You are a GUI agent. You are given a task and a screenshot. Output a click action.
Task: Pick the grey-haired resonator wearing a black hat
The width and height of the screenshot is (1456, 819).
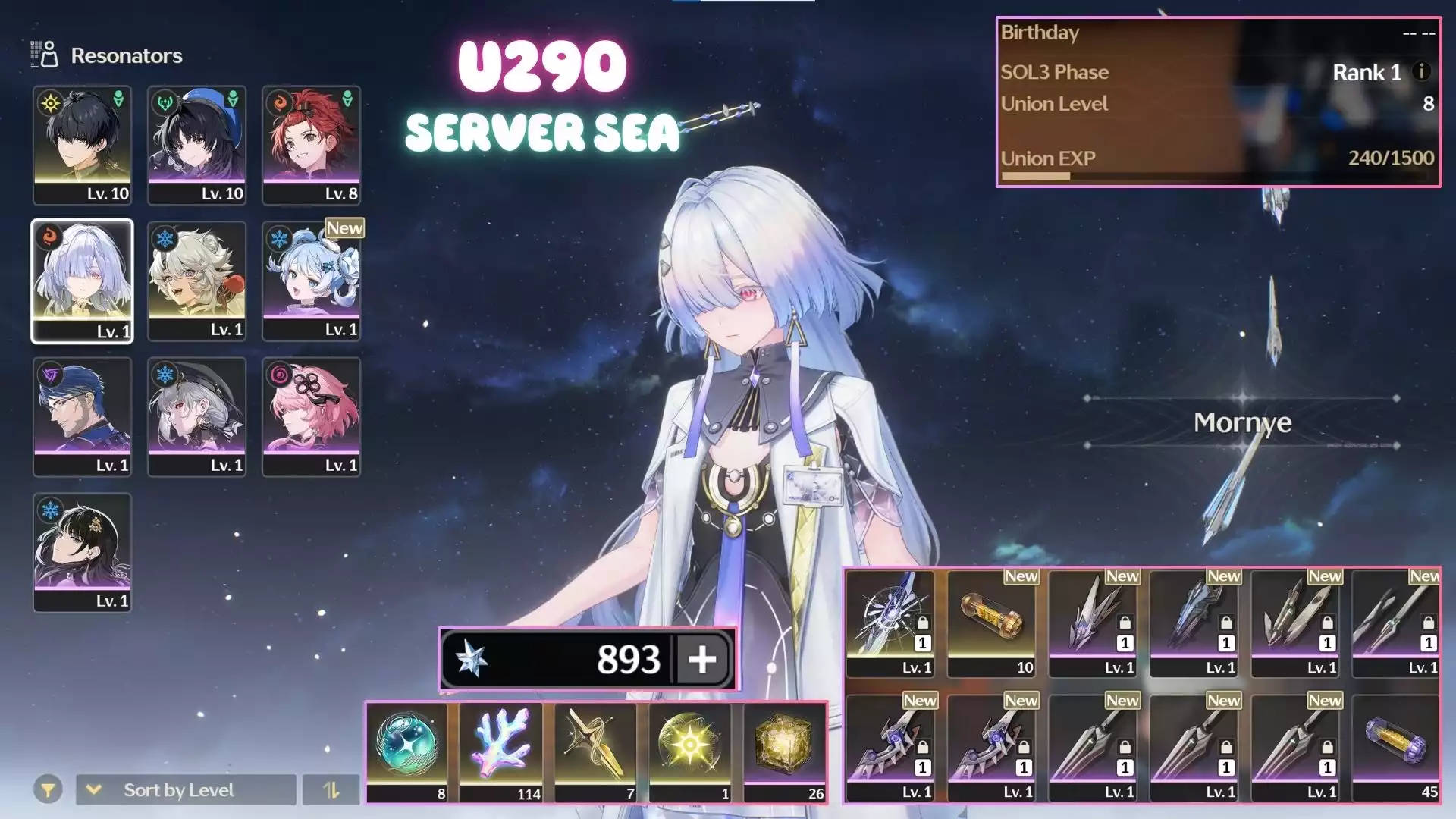click(x=196, y=416)
